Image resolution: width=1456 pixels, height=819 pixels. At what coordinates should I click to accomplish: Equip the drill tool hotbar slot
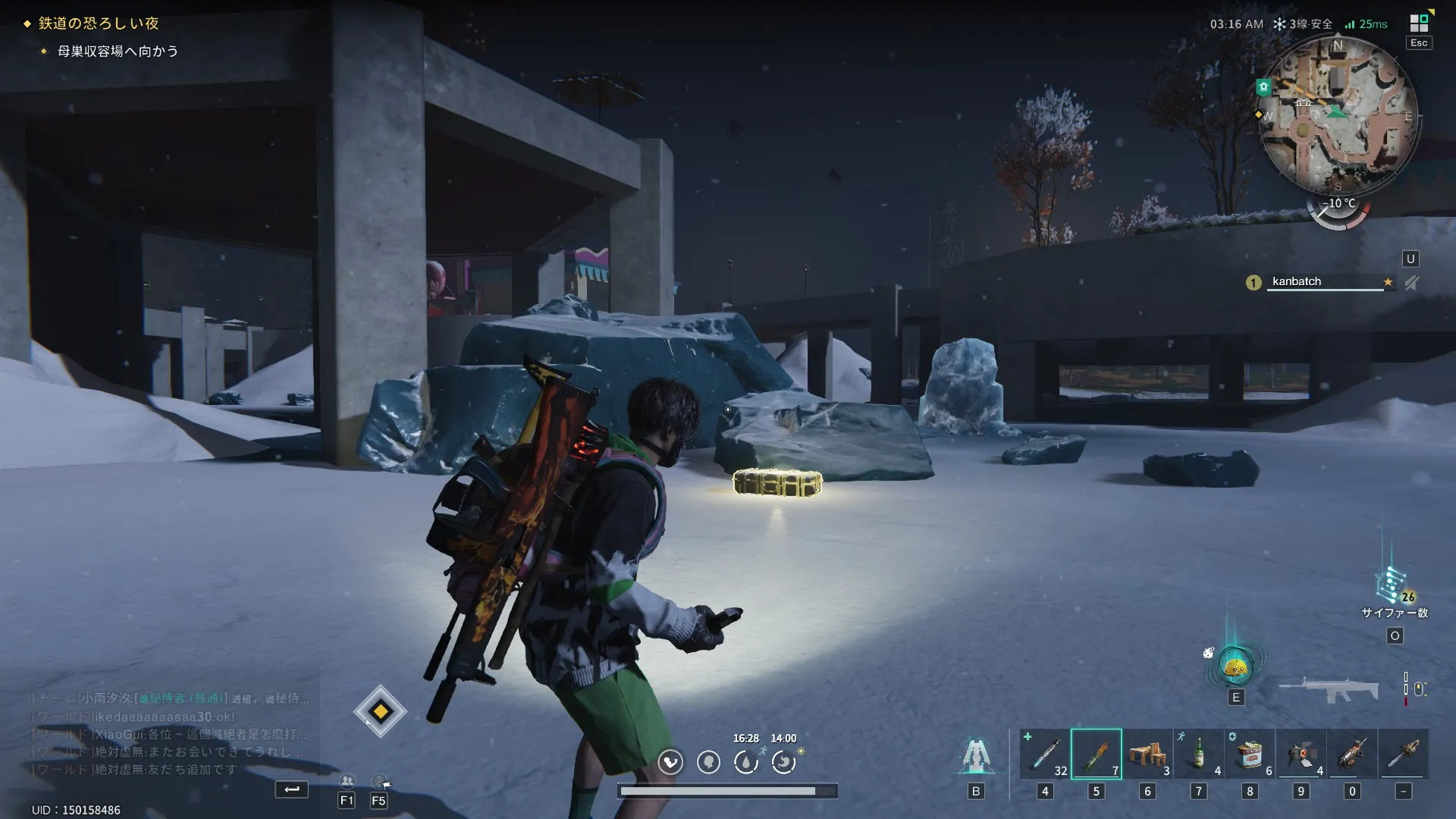tap(1352, 754)
